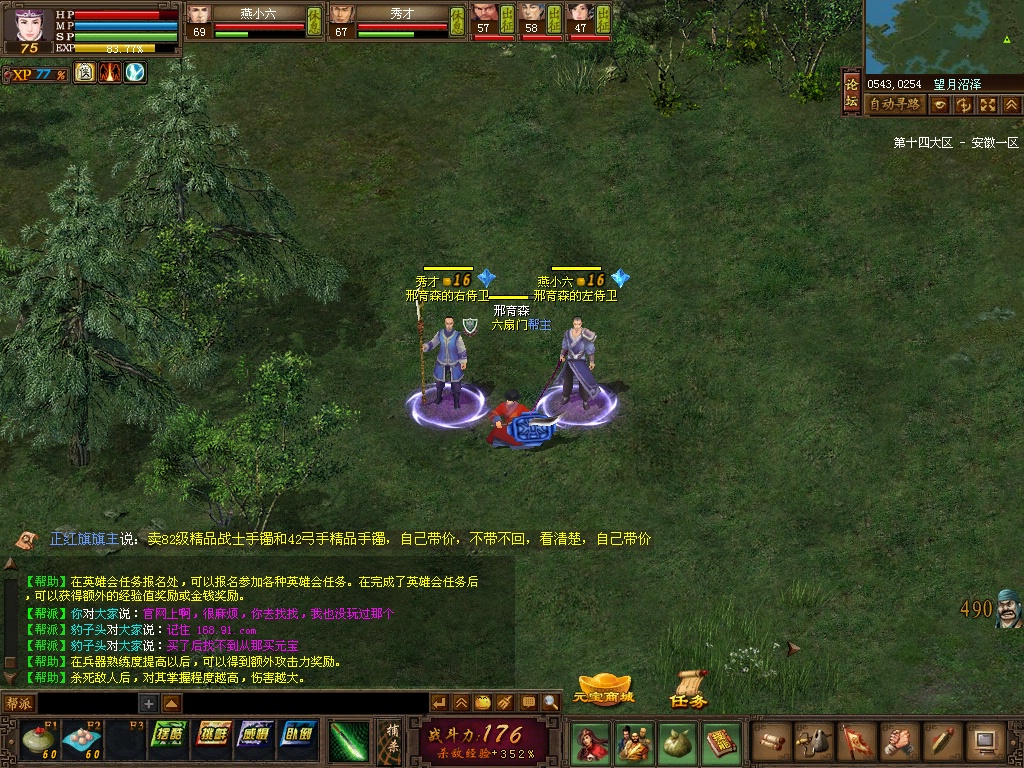Activate the orange 挑衅 taunt skill
Viewport: 1024px width, 768px height.
[214, 735]
